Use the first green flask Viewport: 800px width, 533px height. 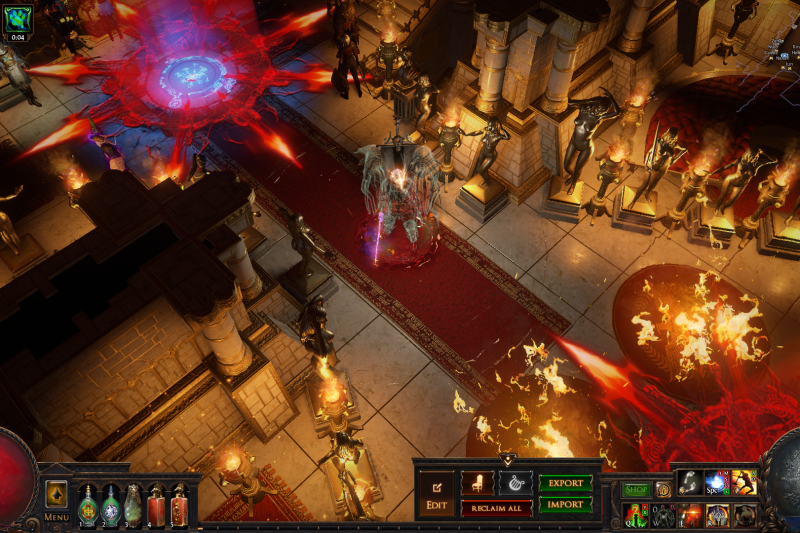click(x=88, y=506)
